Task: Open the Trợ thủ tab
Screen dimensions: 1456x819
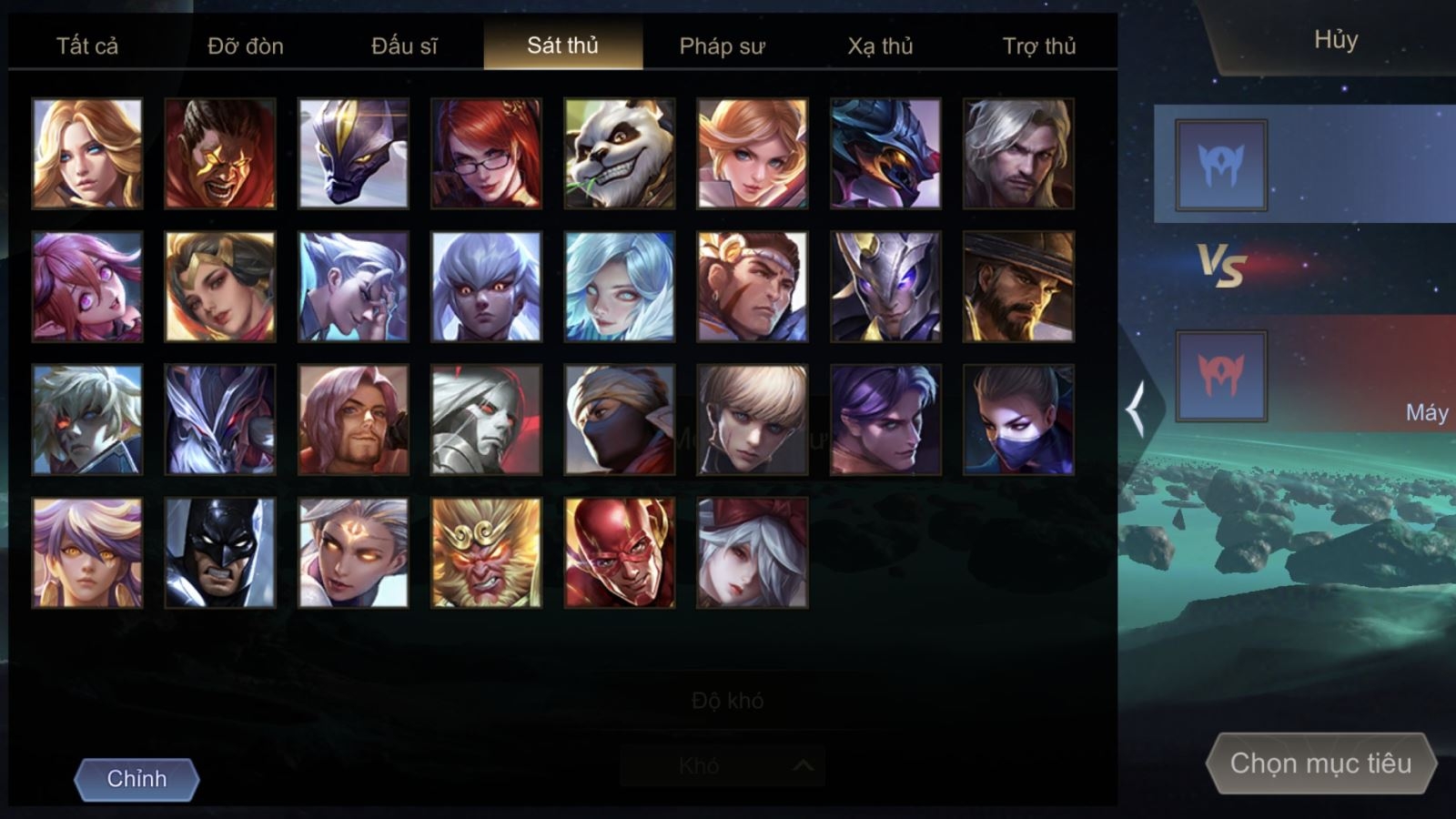Action: pyautogui.click(x=1039, y=45)
